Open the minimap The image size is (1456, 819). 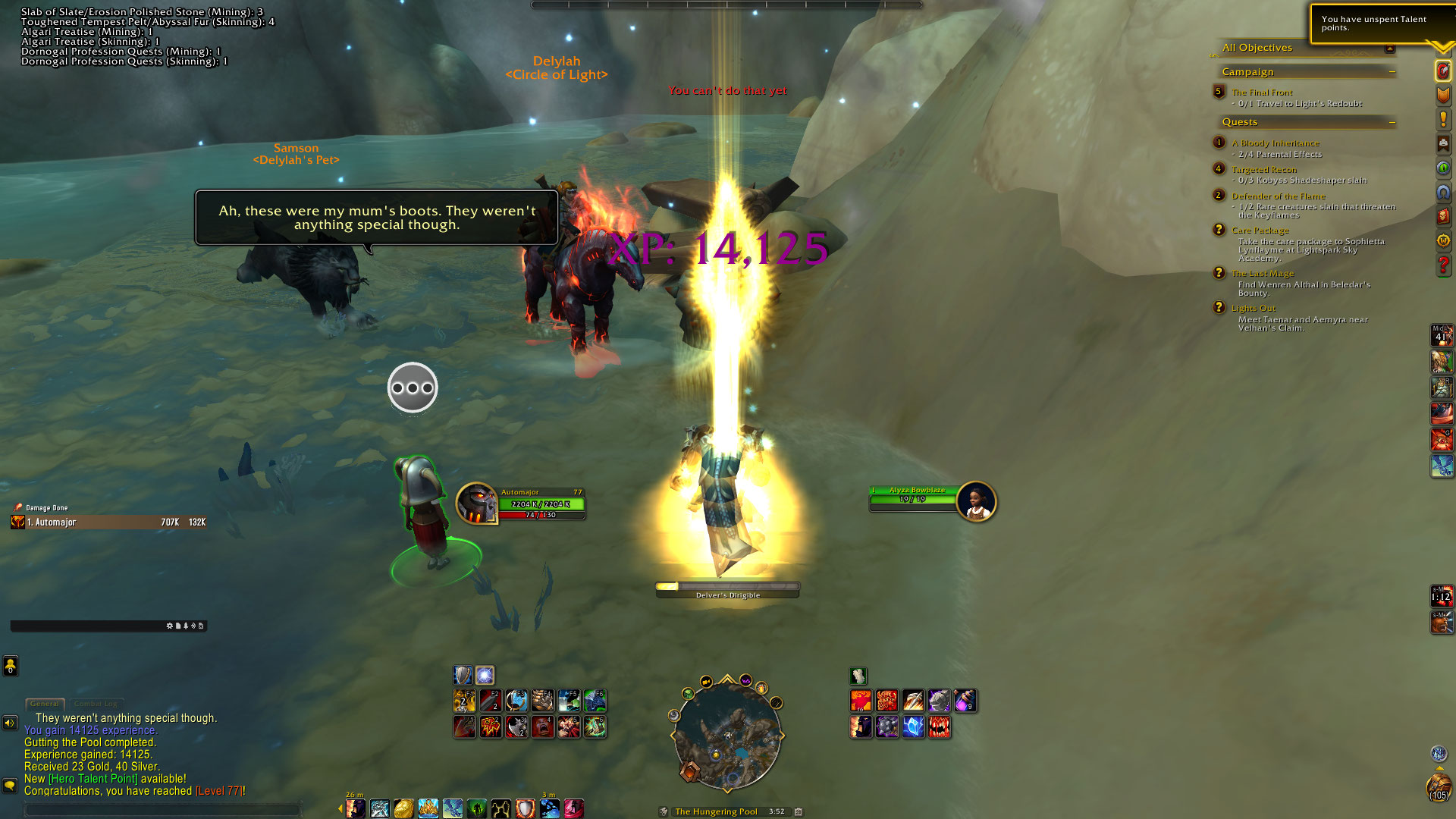tap(726, 735)
